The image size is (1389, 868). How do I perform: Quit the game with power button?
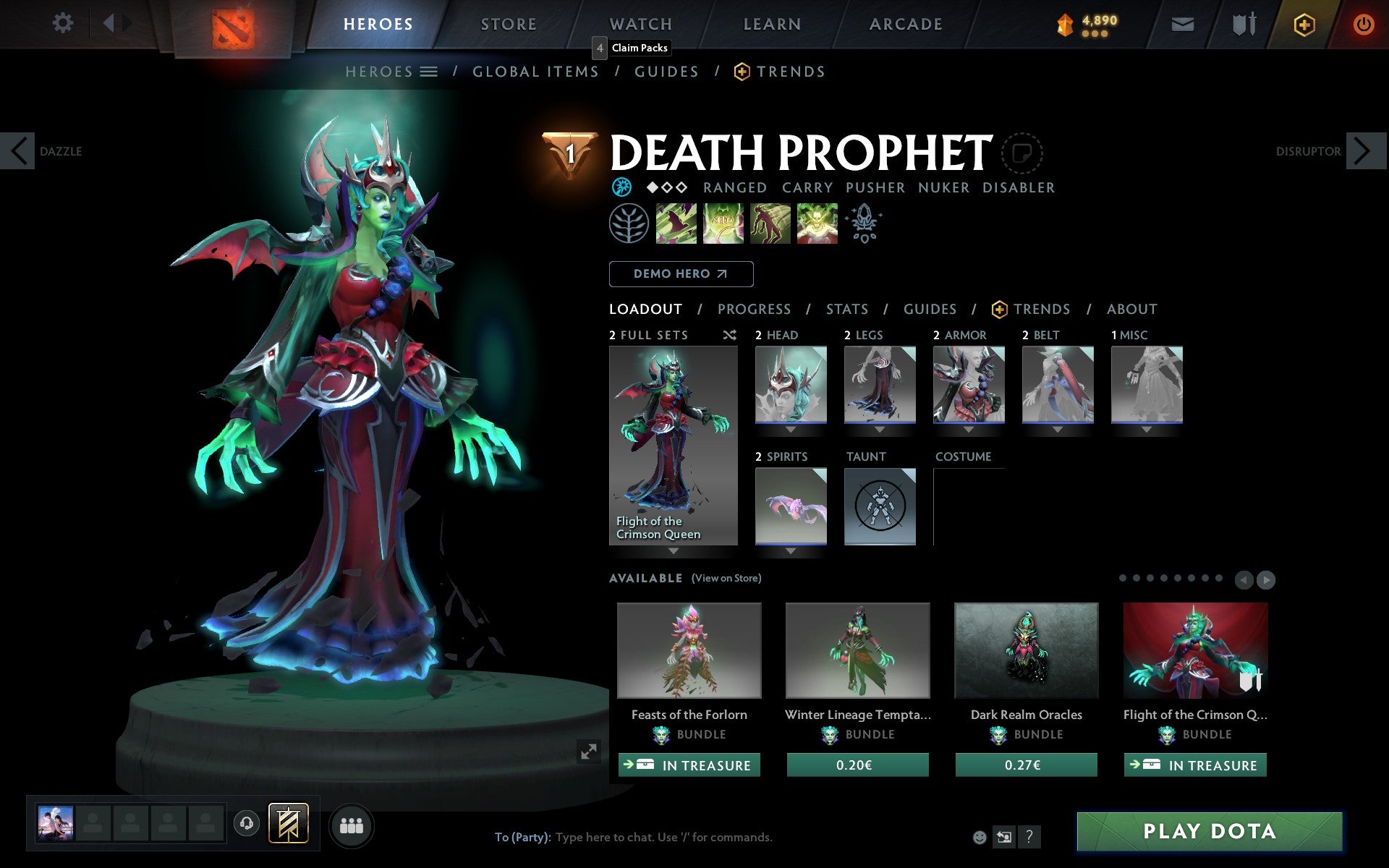pyautogui.click(x=1363, y=25)
